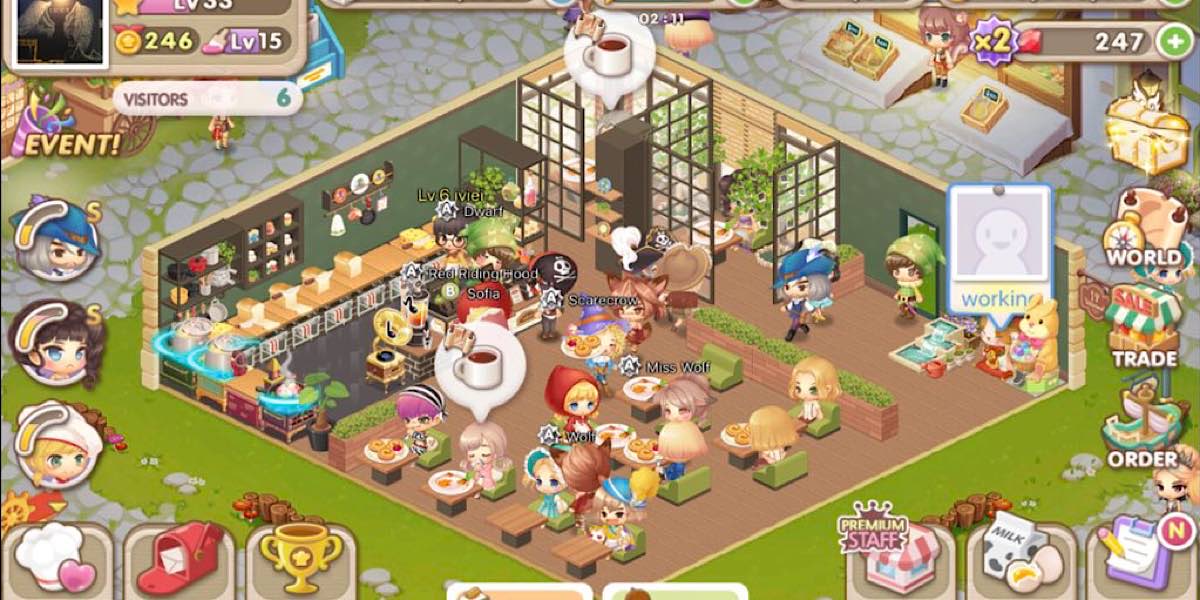Tap the x2 purple bonus badge
1200x600 pixels.
tap(994, 42)
